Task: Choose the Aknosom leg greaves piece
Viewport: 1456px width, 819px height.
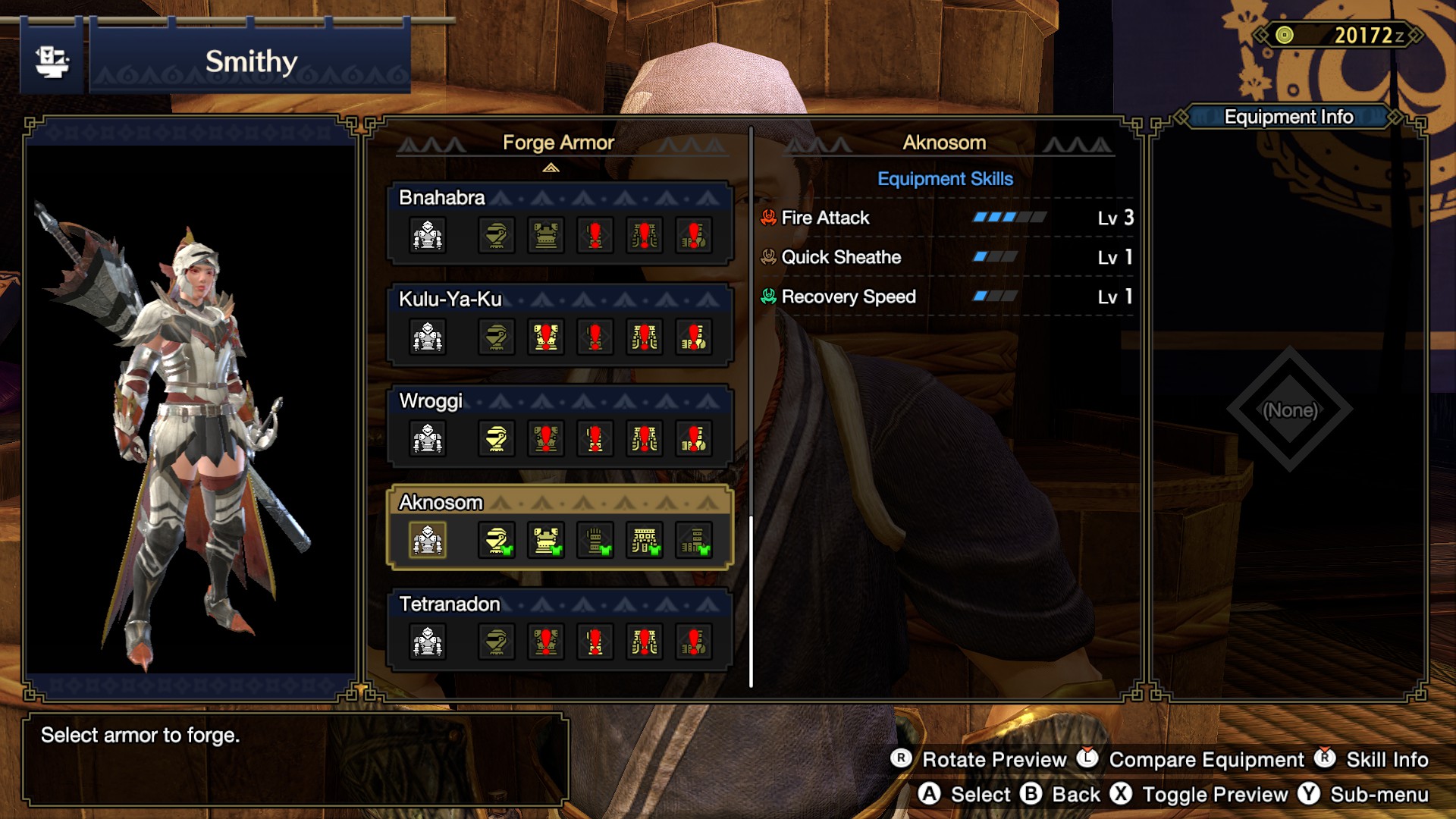Action: point(694,540)
